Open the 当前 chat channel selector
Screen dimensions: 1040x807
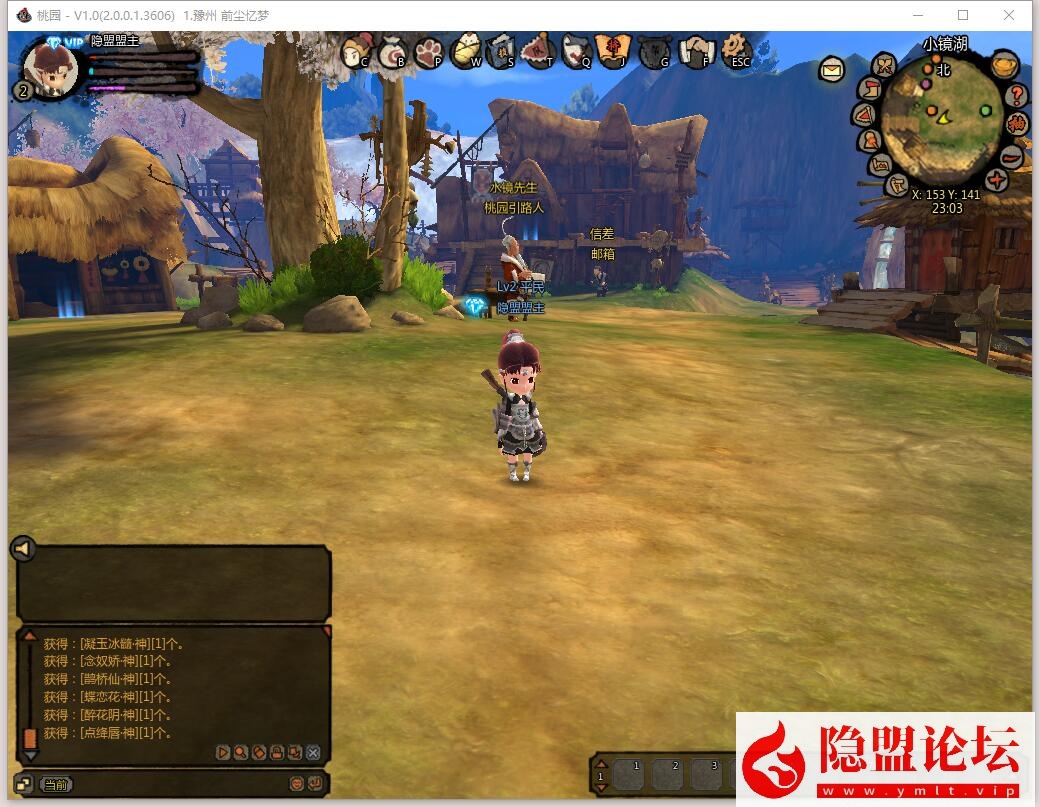[x=58, y=784]
